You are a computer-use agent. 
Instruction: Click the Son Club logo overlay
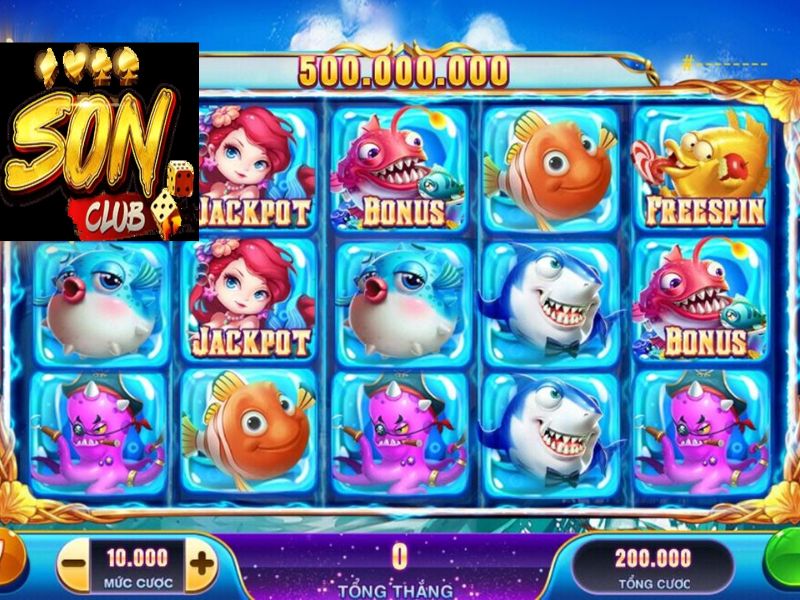[99, 141]
